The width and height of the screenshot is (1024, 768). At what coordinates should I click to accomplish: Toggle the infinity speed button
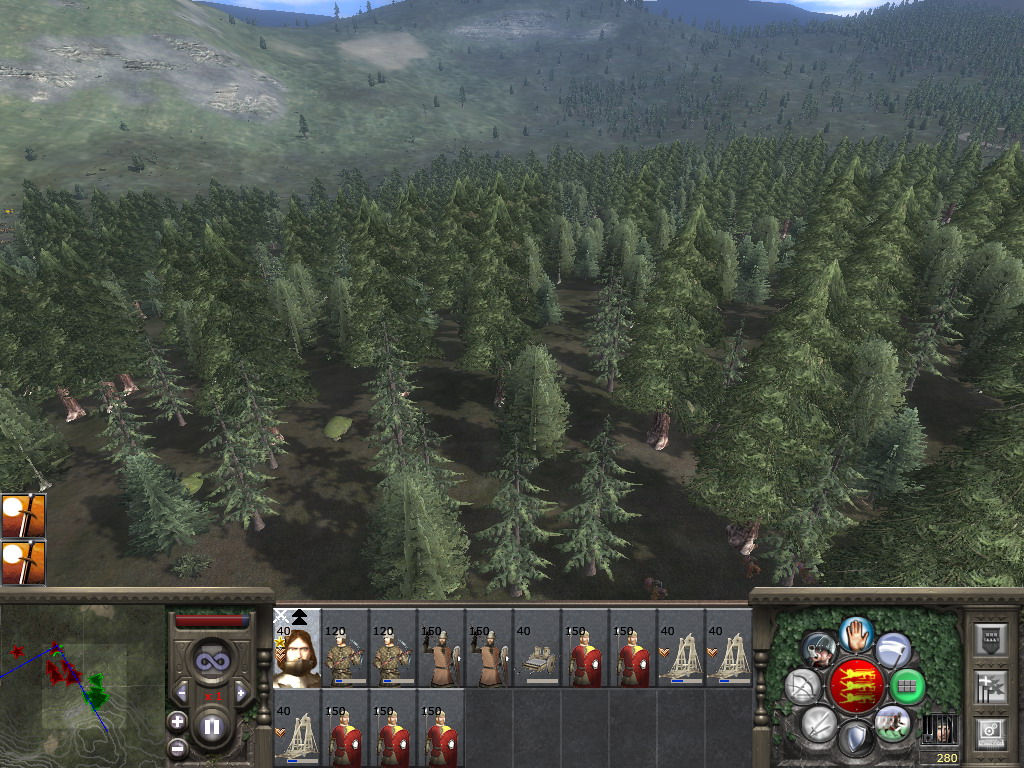[x=211, y=659]
